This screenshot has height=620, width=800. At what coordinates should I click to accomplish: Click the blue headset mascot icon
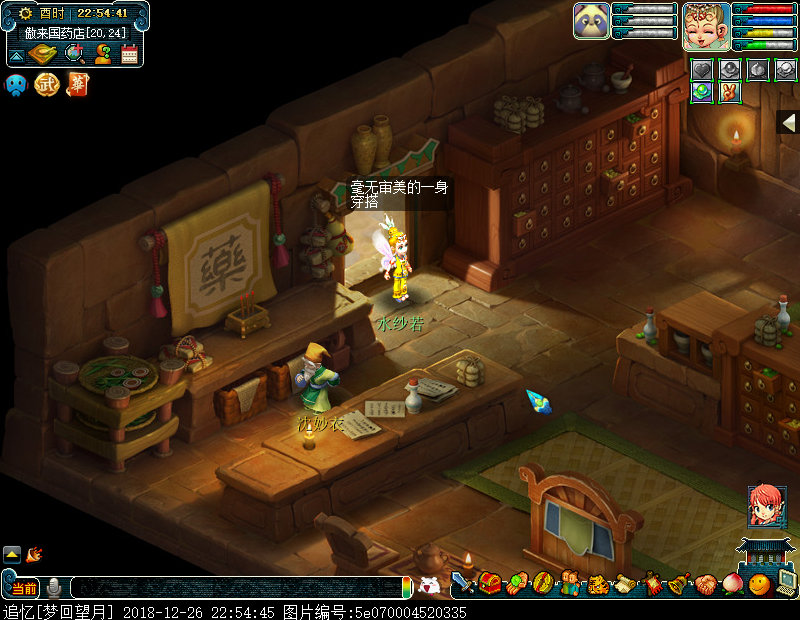(17, 85)
